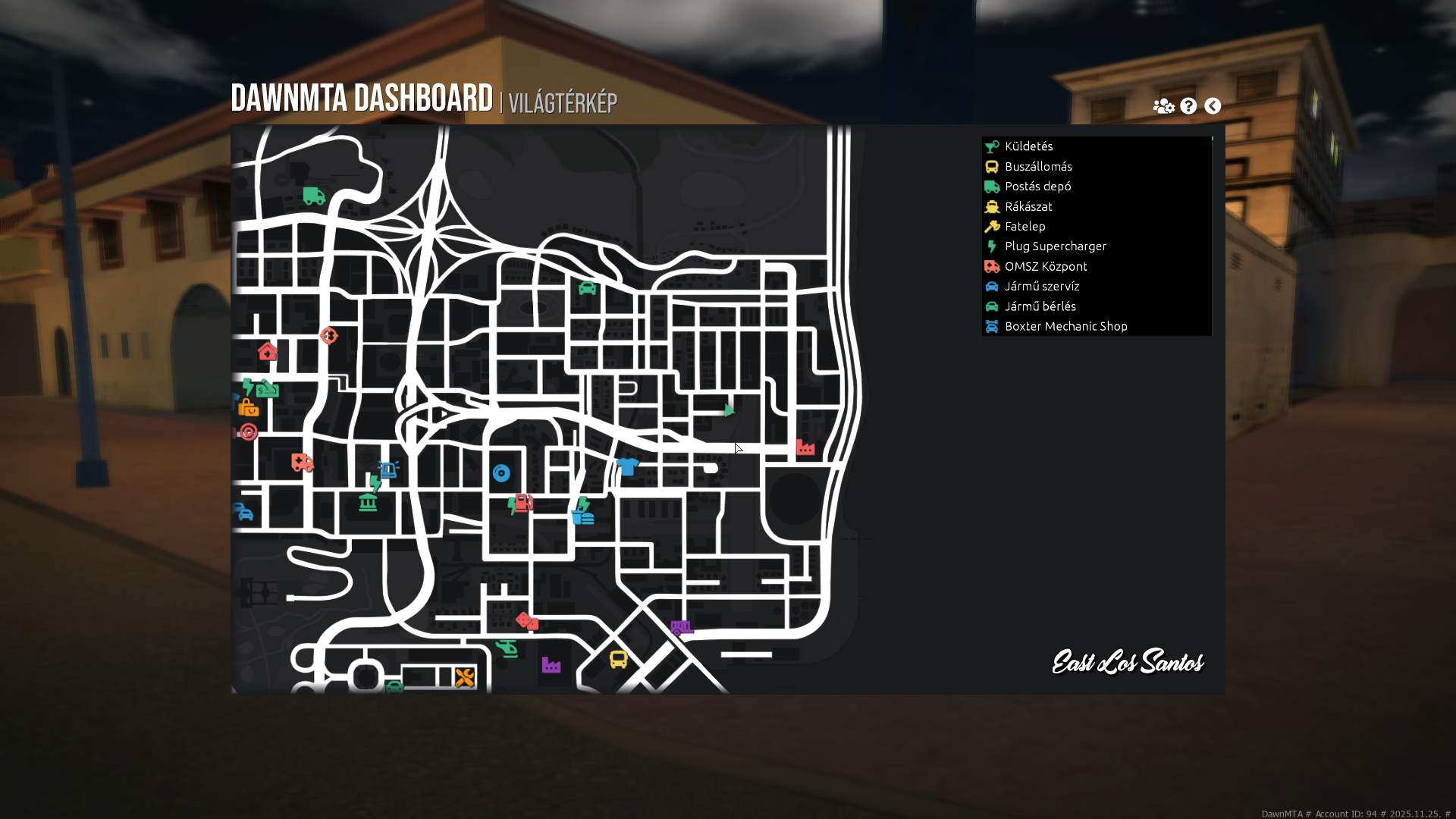Select the Fatelep legend entry
The width and height of the screenshot is (1456, 819).
point(1025,227)
